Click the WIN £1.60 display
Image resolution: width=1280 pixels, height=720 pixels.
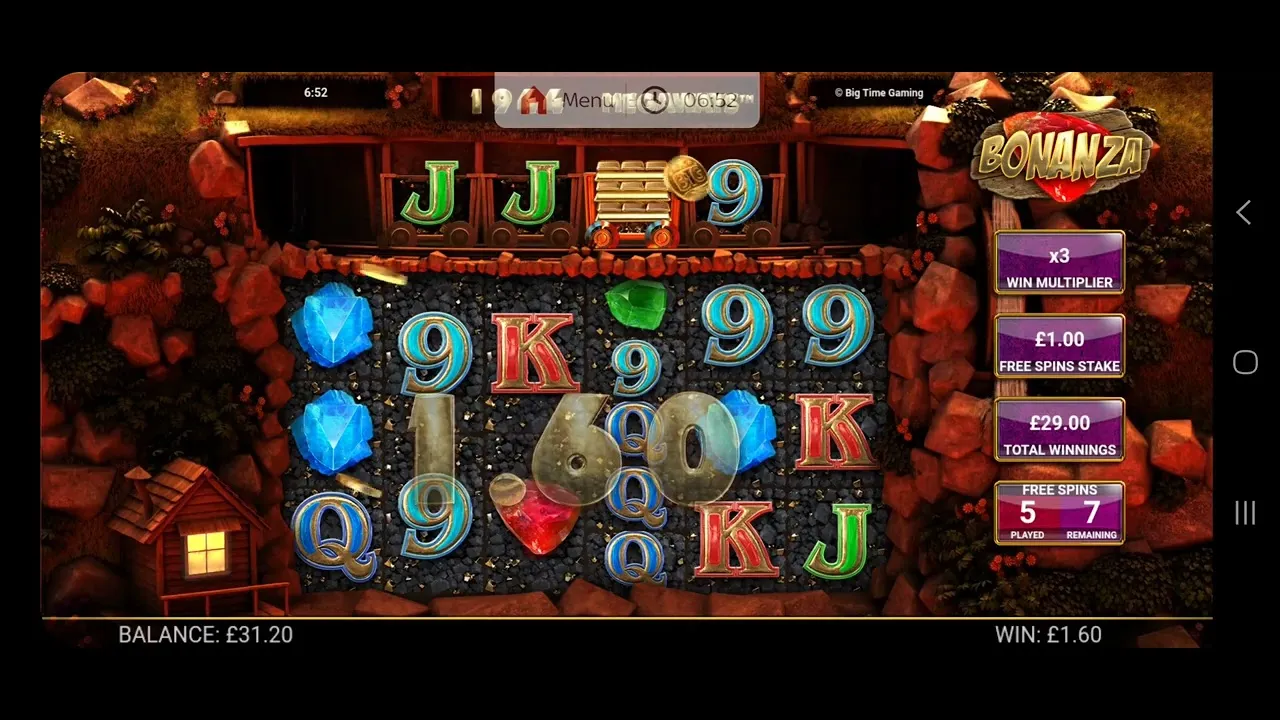click(x=1048, y=634)
